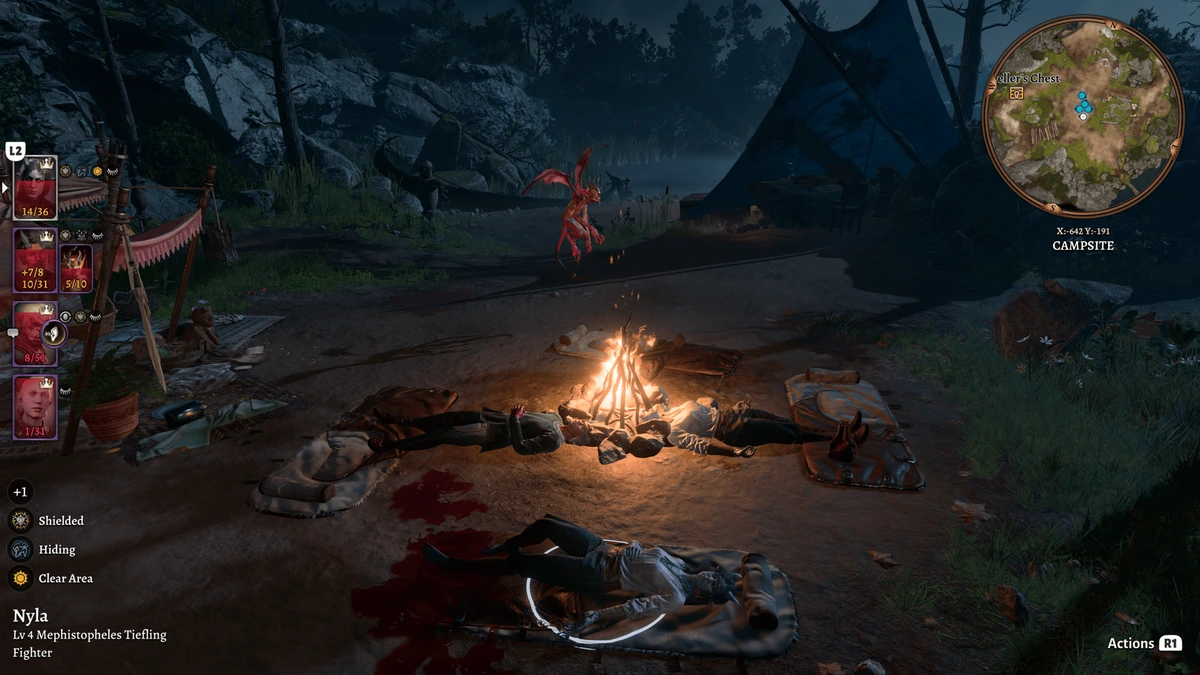Select the red winged summon portrait showing 5/10
1200x675 pixels.
[x=77, y=266]
